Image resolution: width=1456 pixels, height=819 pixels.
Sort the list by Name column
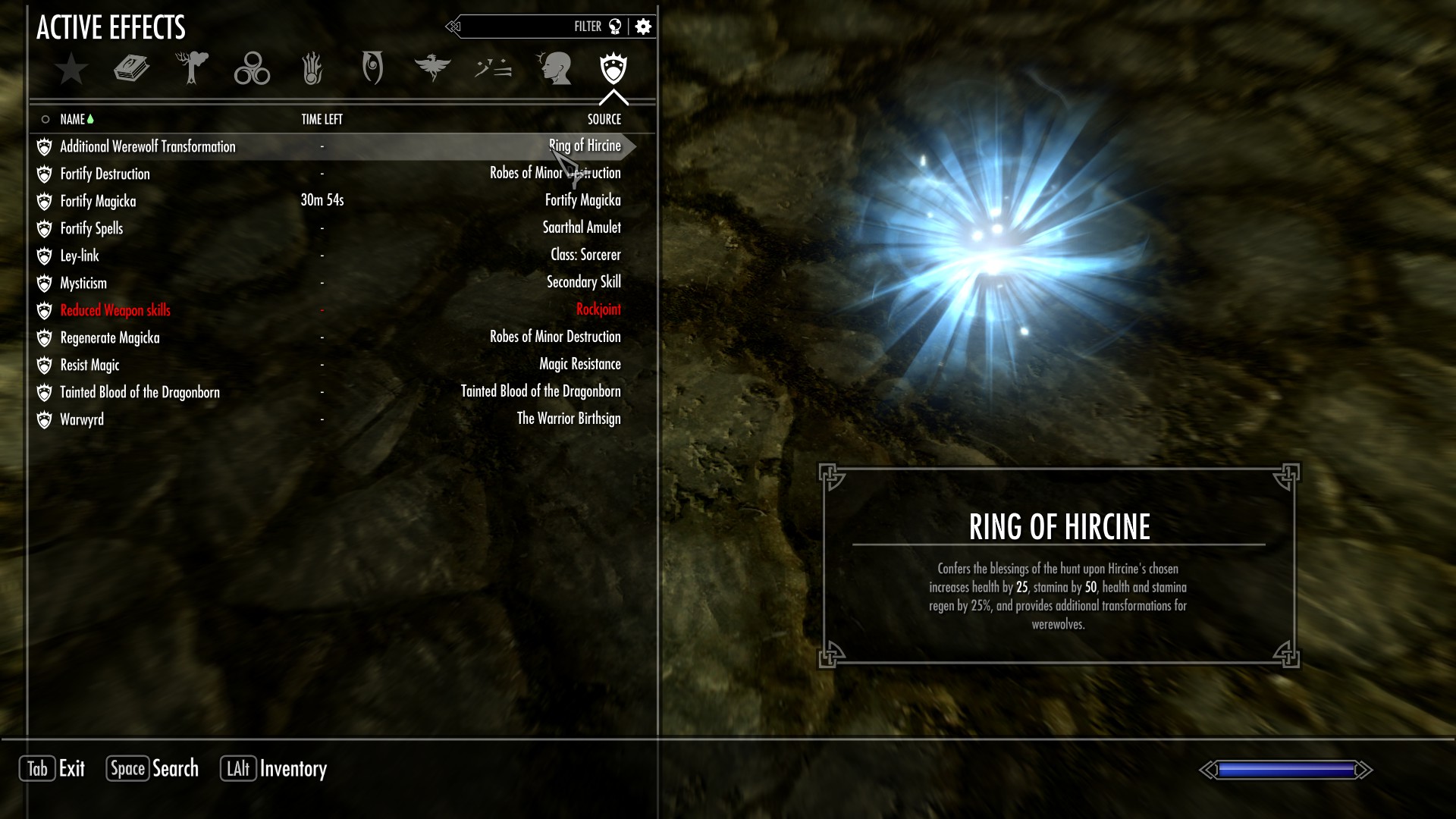click(x=73, y=119)
